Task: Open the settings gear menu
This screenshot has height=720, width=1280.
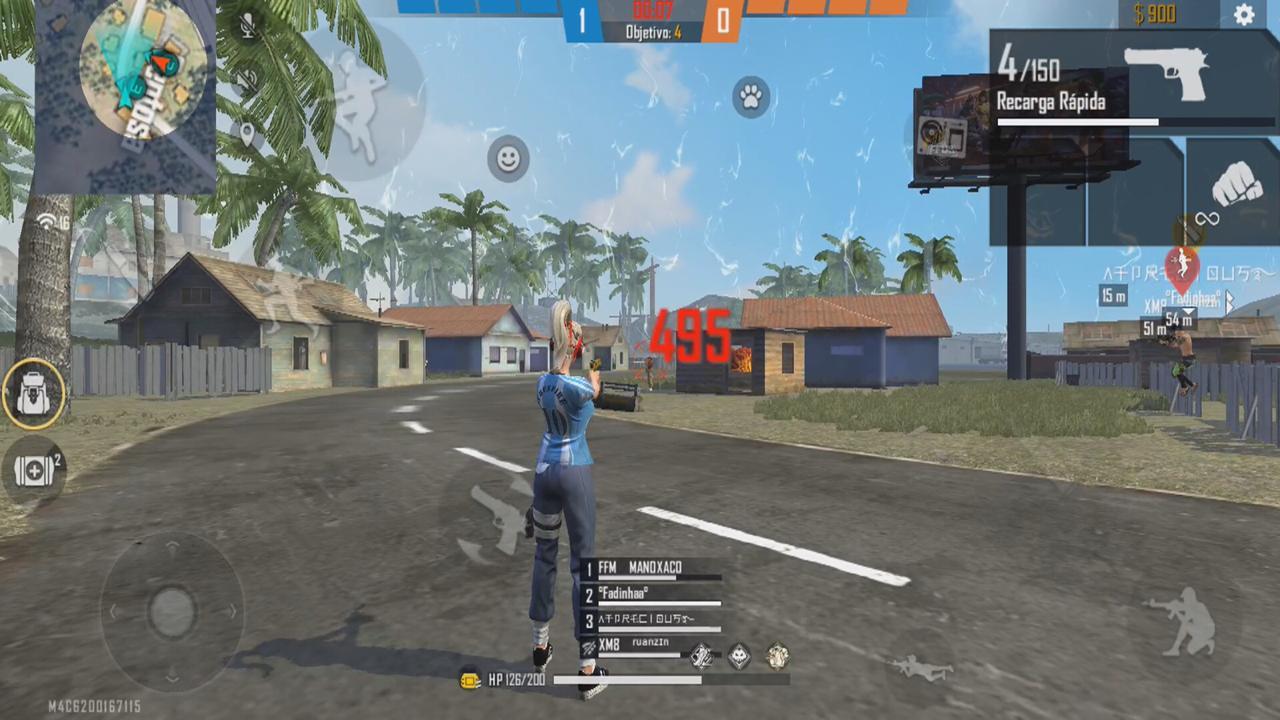Action: pos(1245,14)
